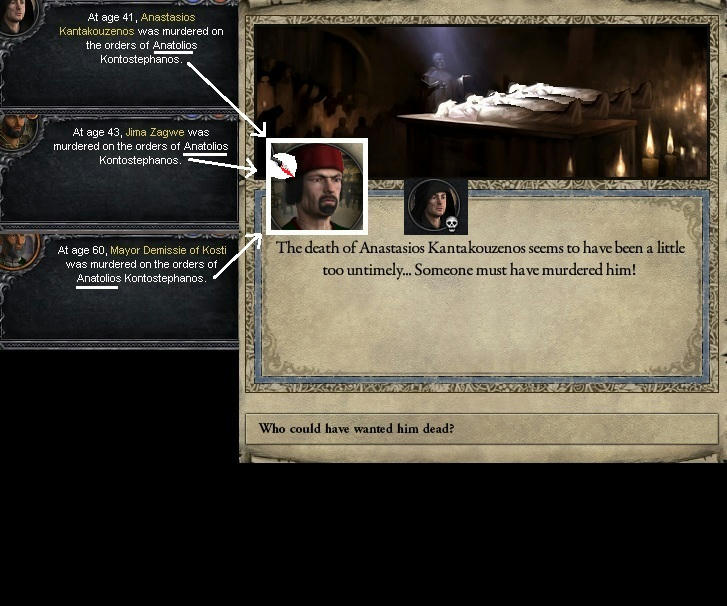Screen dimensions: 727x606
Task: Choose 'Who could have wanted him dead?' option
Action: [481, 429]
